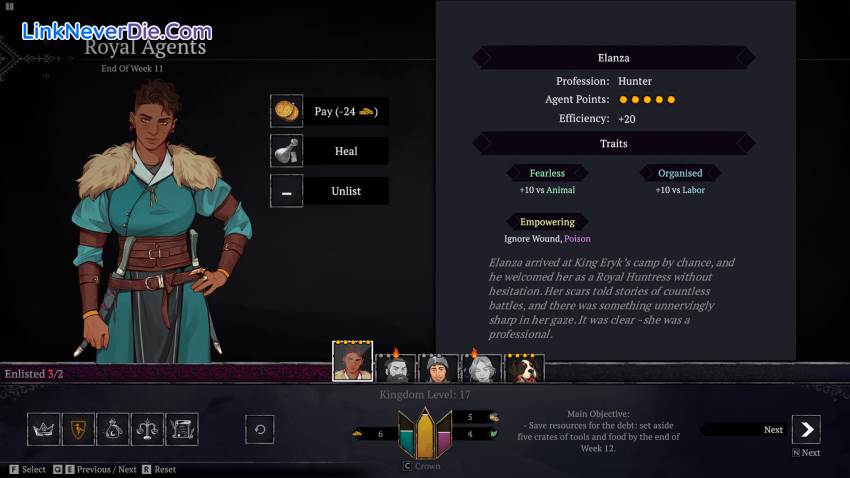Show the Organised trait details

(680, 173)
